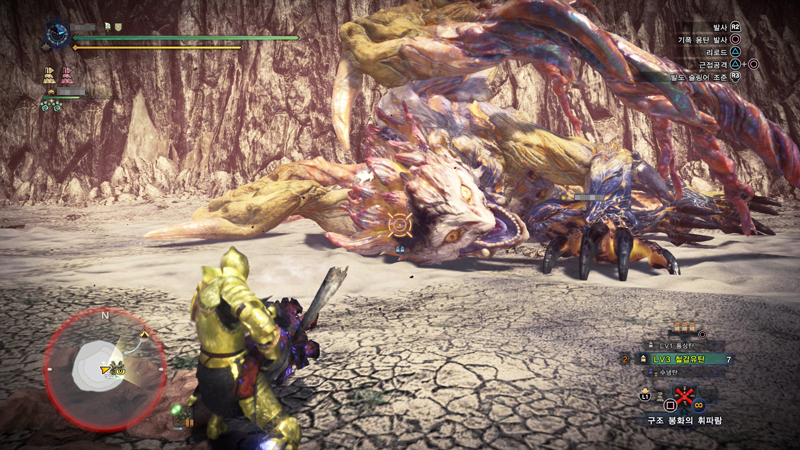Click the three ammo magazine icons
The image size is (800, 450).
[683, 327]
